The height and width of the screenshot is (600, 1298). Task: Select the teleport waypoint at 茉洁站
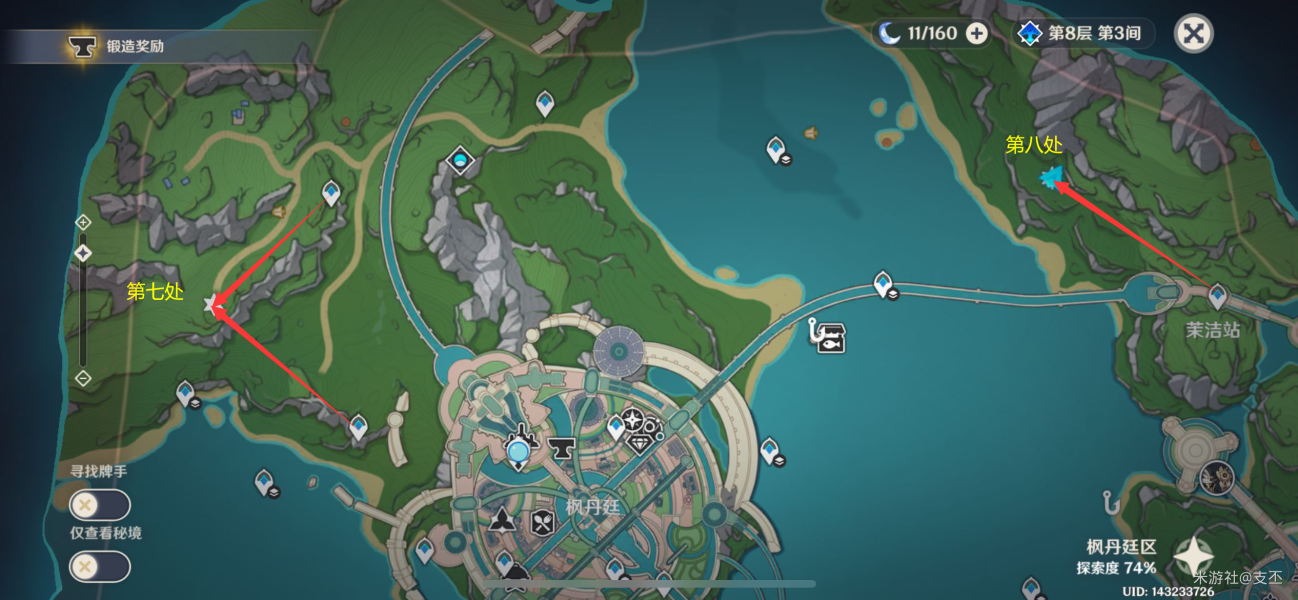click(1217, 296)
